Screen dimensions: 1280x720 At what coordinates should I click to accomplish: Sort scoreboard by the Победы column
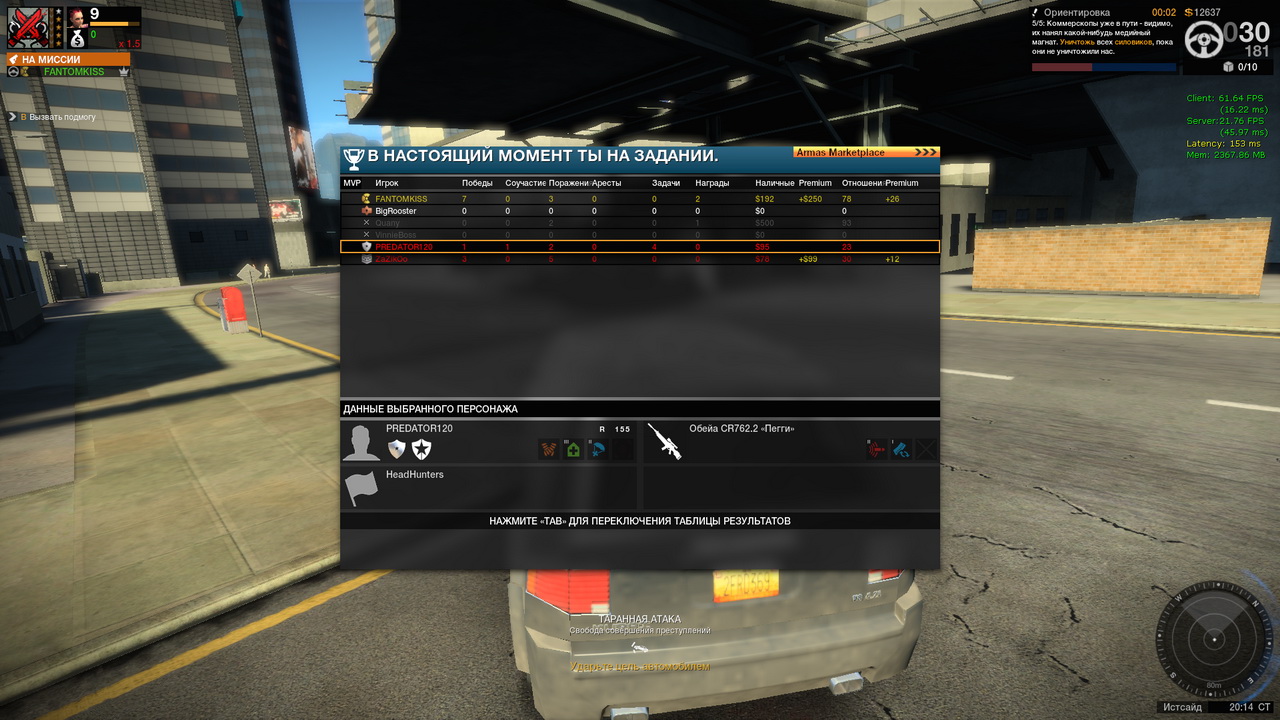[477, 183]
